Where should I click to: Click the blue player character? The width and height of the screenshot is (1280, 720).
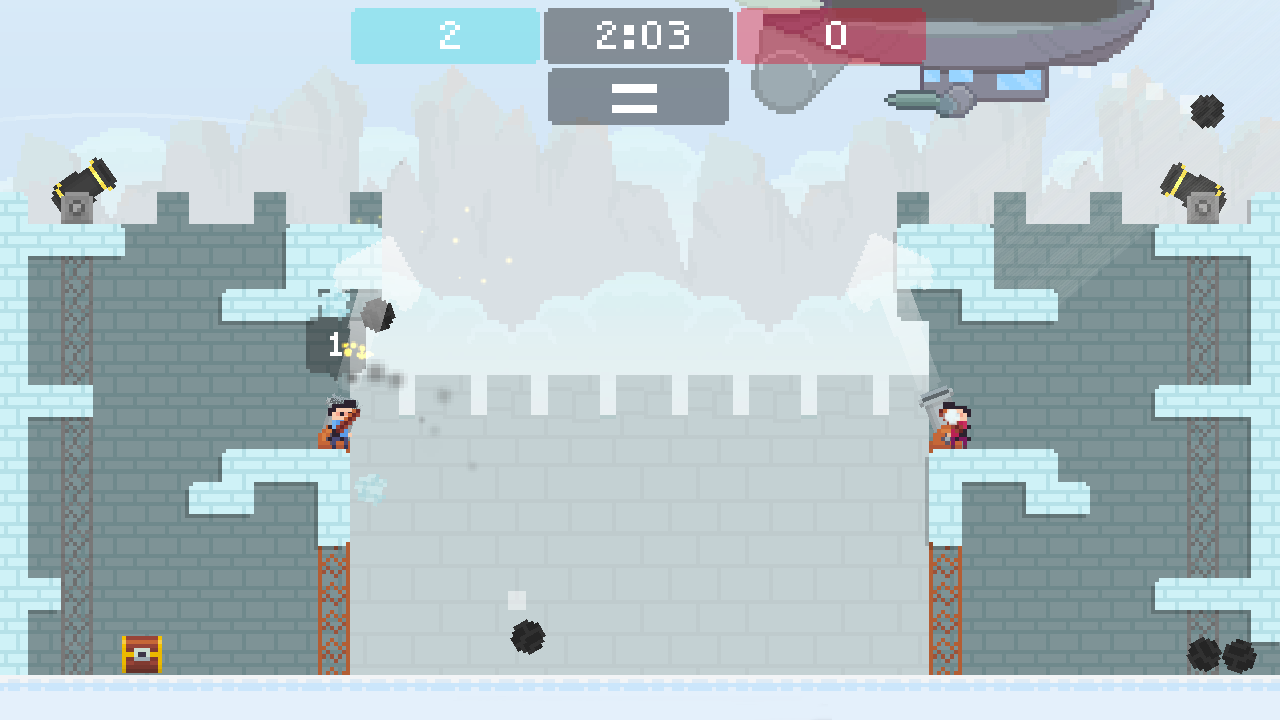pos(336,425)
